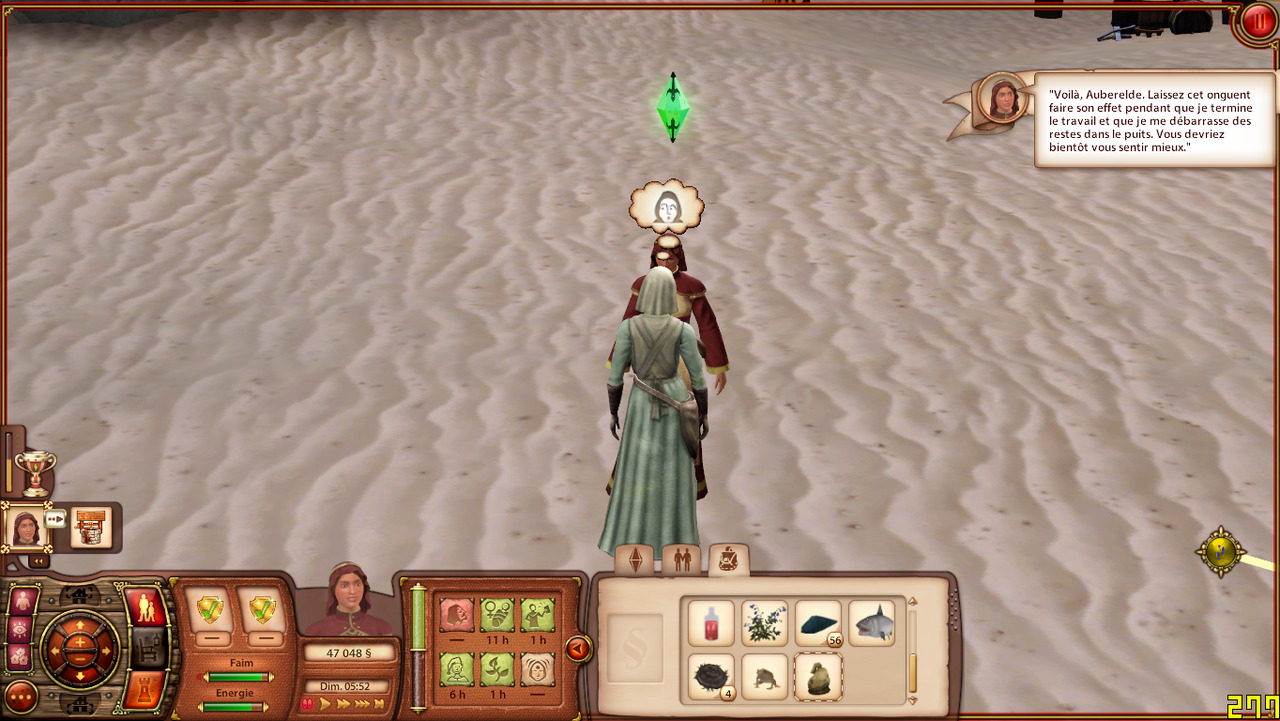The width and height of the screenshot is (1280, 721).
Task: Switch to the castle tower mode button
Action: pos(145,689)
